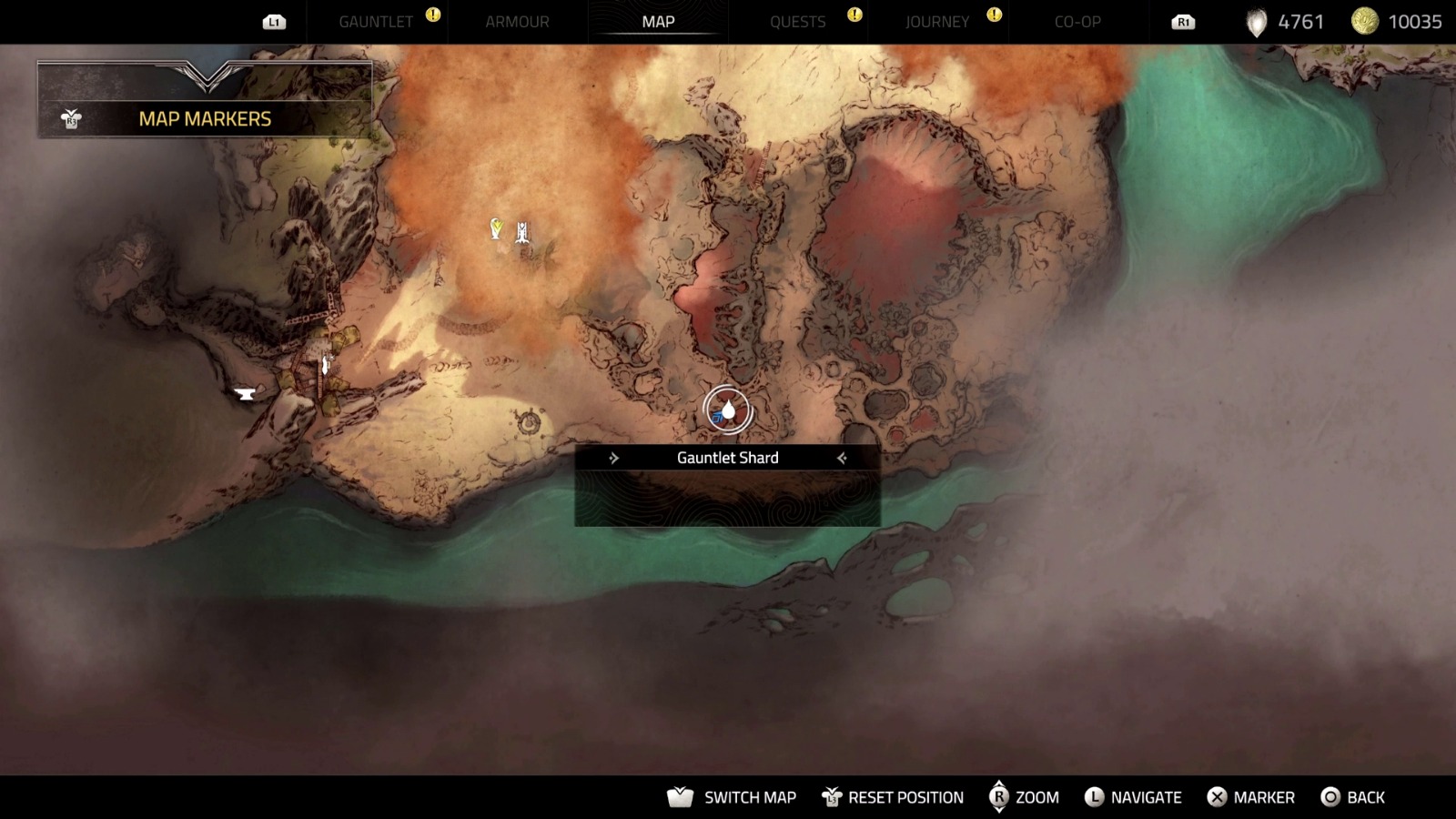Open the Armour tab

517,22
